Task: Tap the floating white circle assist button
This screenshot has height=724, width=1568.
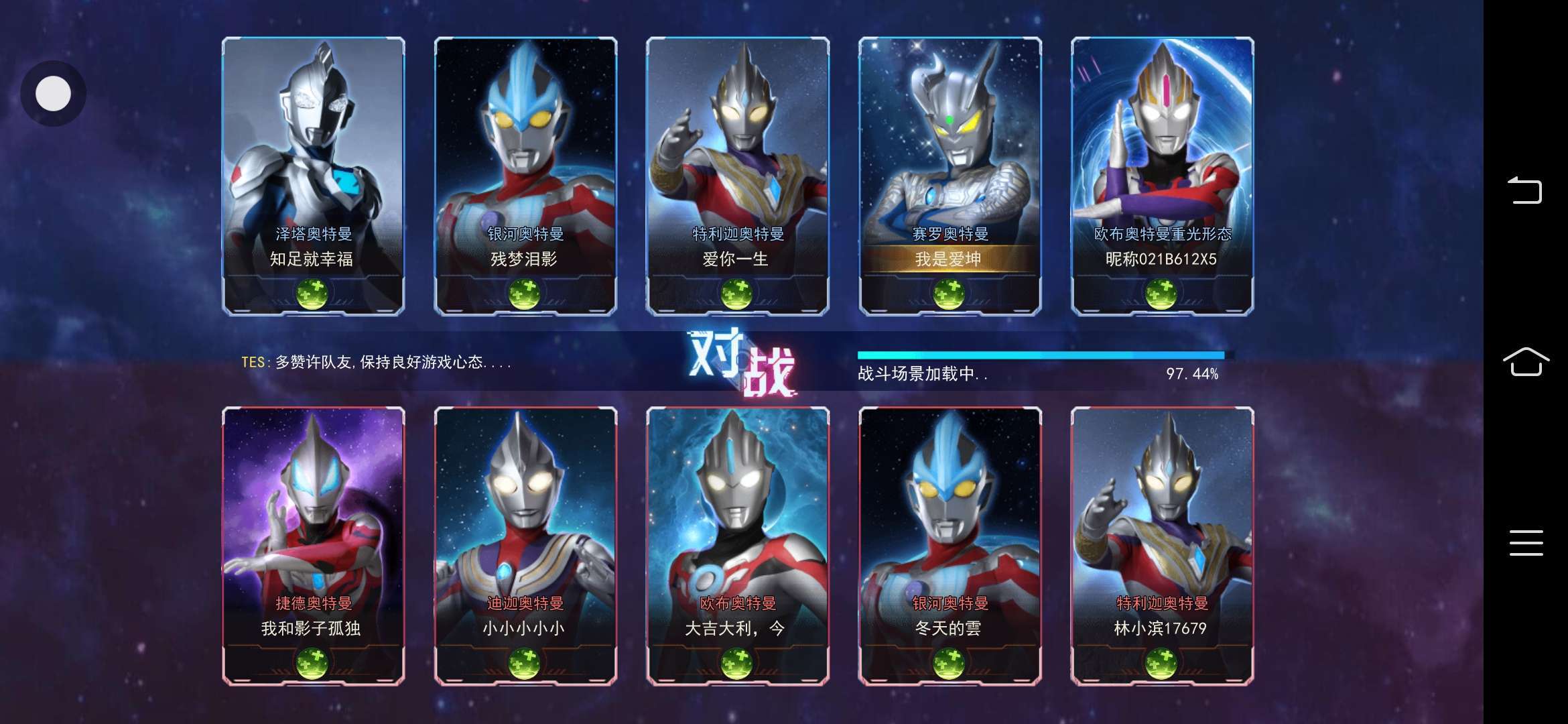Action: (x=53, y=93)
